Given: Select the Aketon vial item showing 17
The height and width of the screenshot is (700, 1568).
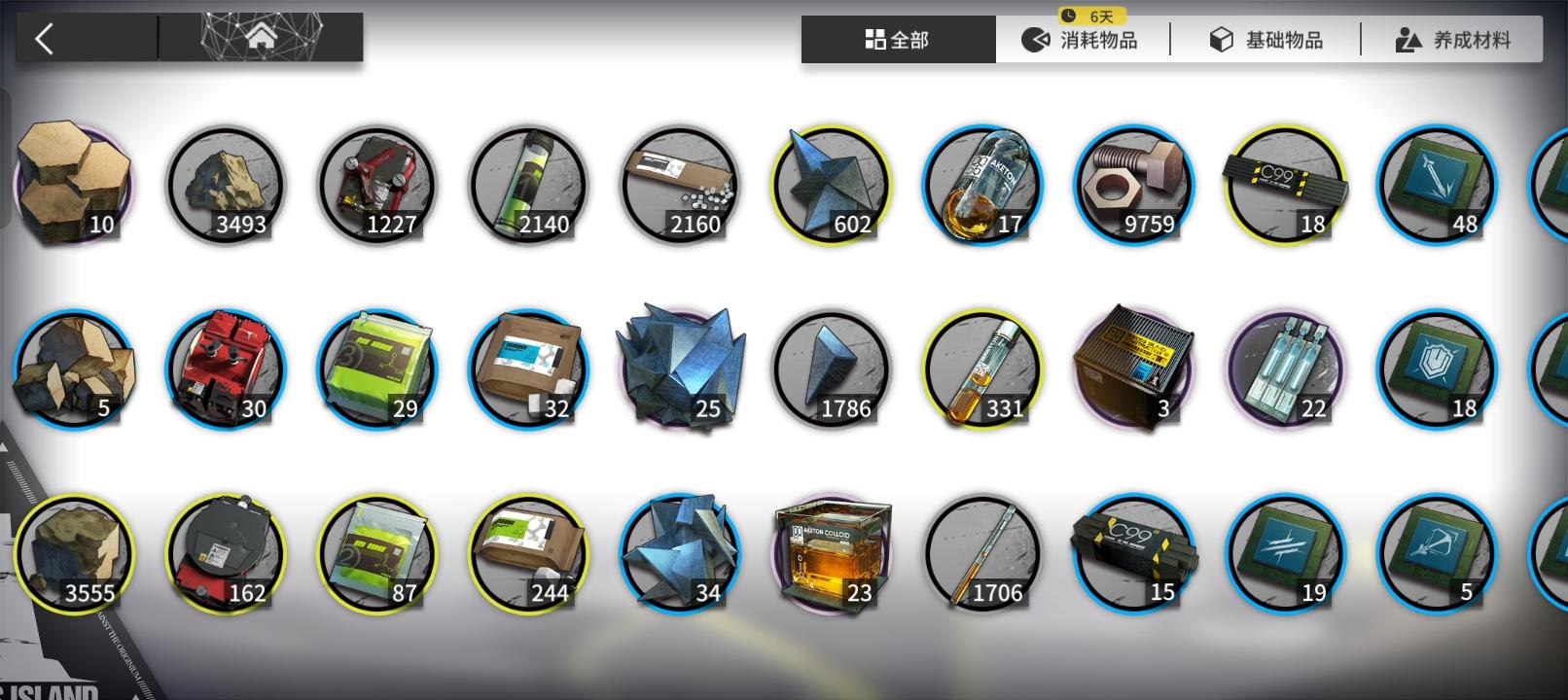Looking at the screenshot, I should [x=983, y=185].
